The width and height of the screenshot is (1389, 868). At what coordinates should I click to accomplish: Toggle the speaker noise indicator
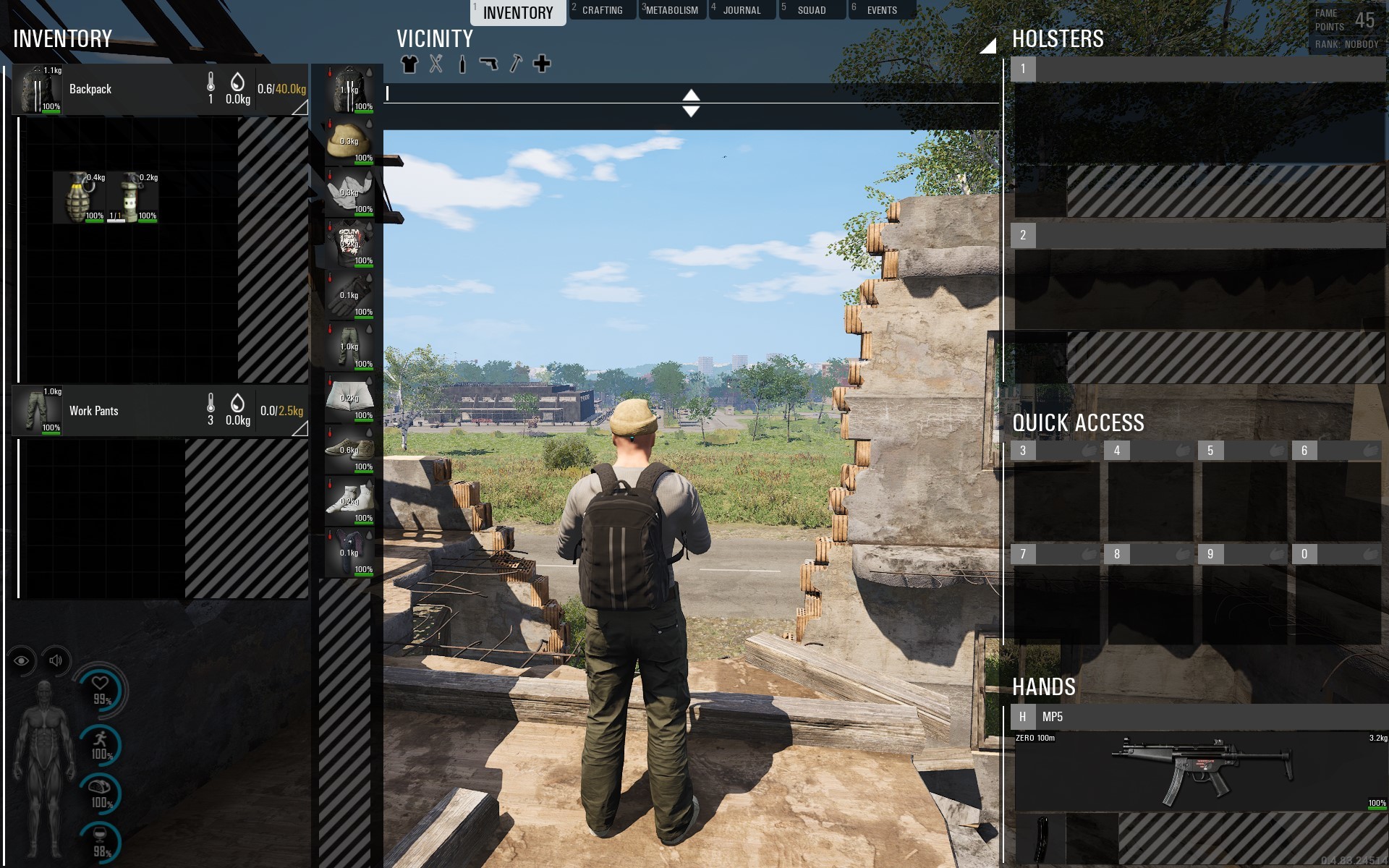56,660
